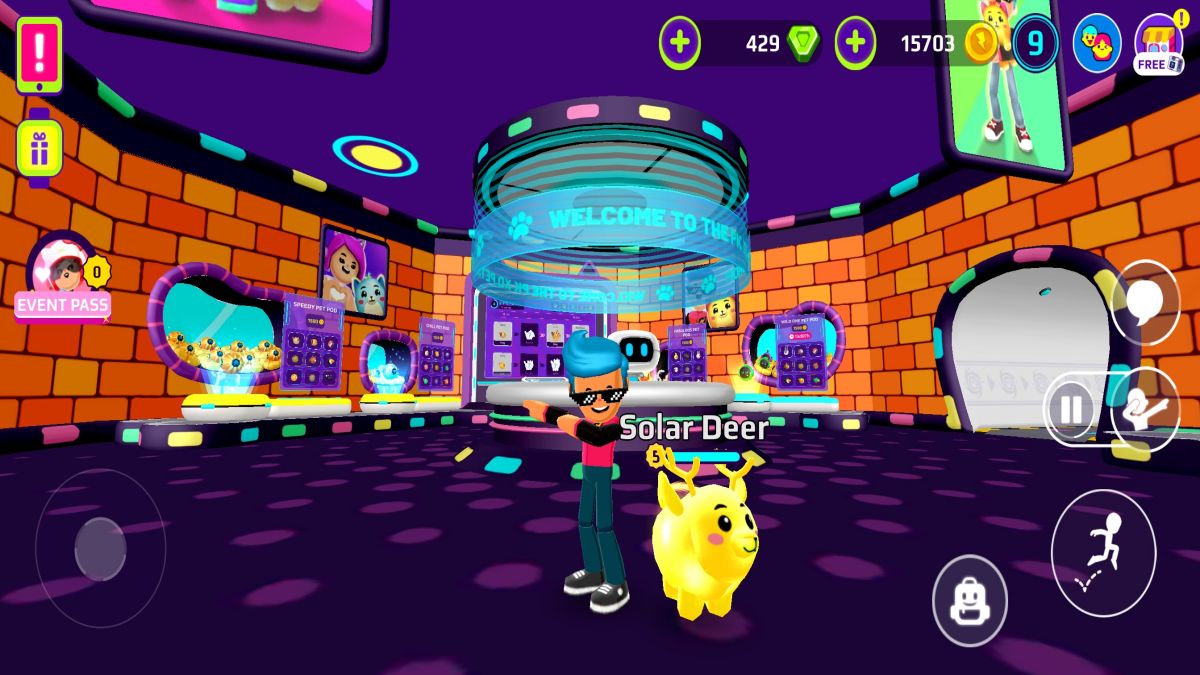The height and width of the screenshot is (675, 1200).
Task: Open the Event Pass
Action: coord(63,282)
